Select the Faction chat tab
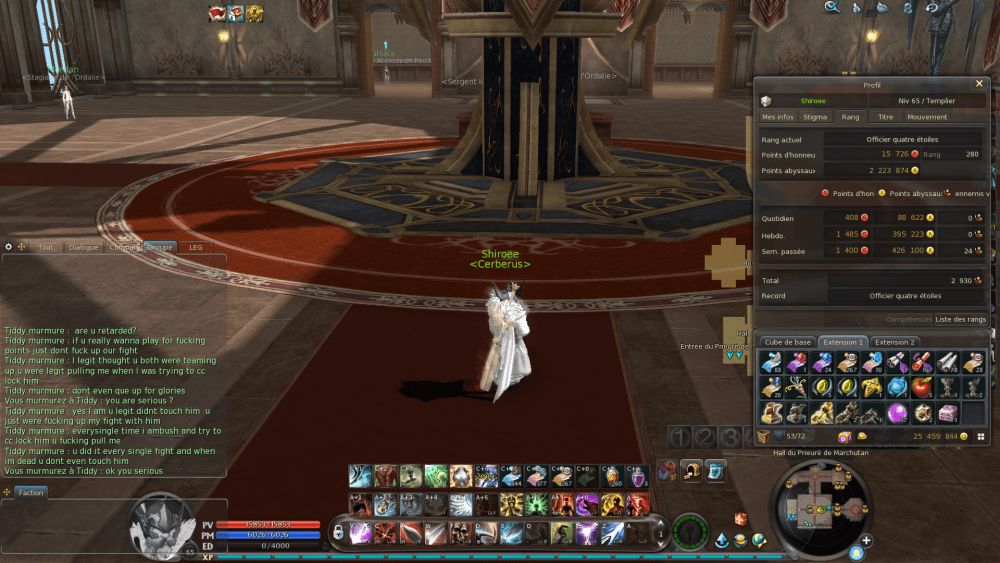This screenshot has width=1000, height=563. coord(31,492)
